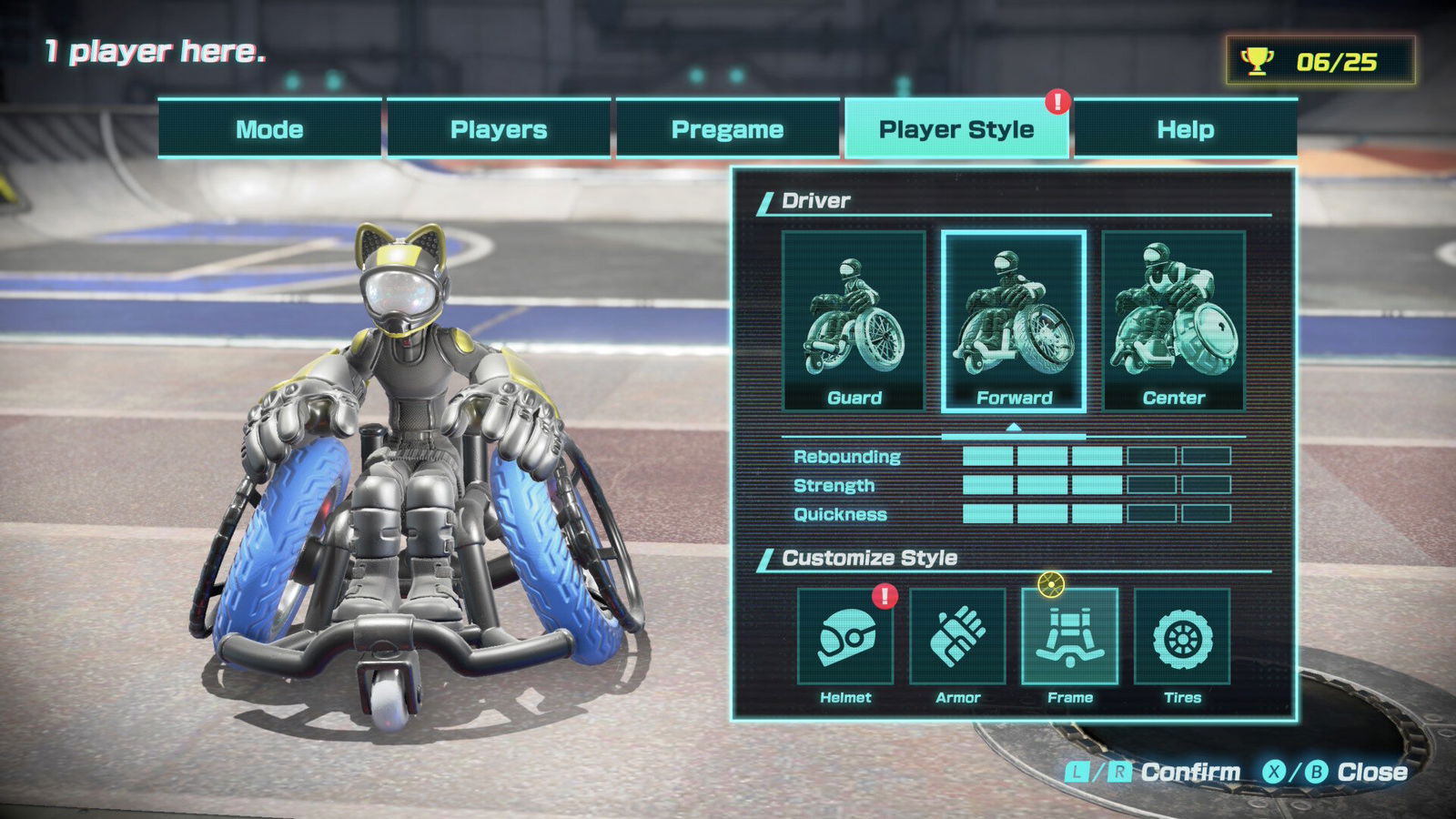
Task: Select the Frame customization icon
Action: 1070,637
